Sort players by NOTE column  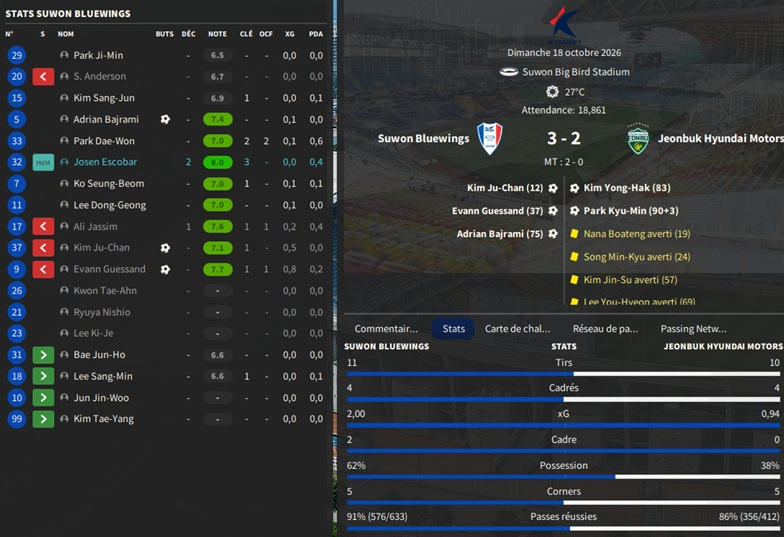(217, 34)
